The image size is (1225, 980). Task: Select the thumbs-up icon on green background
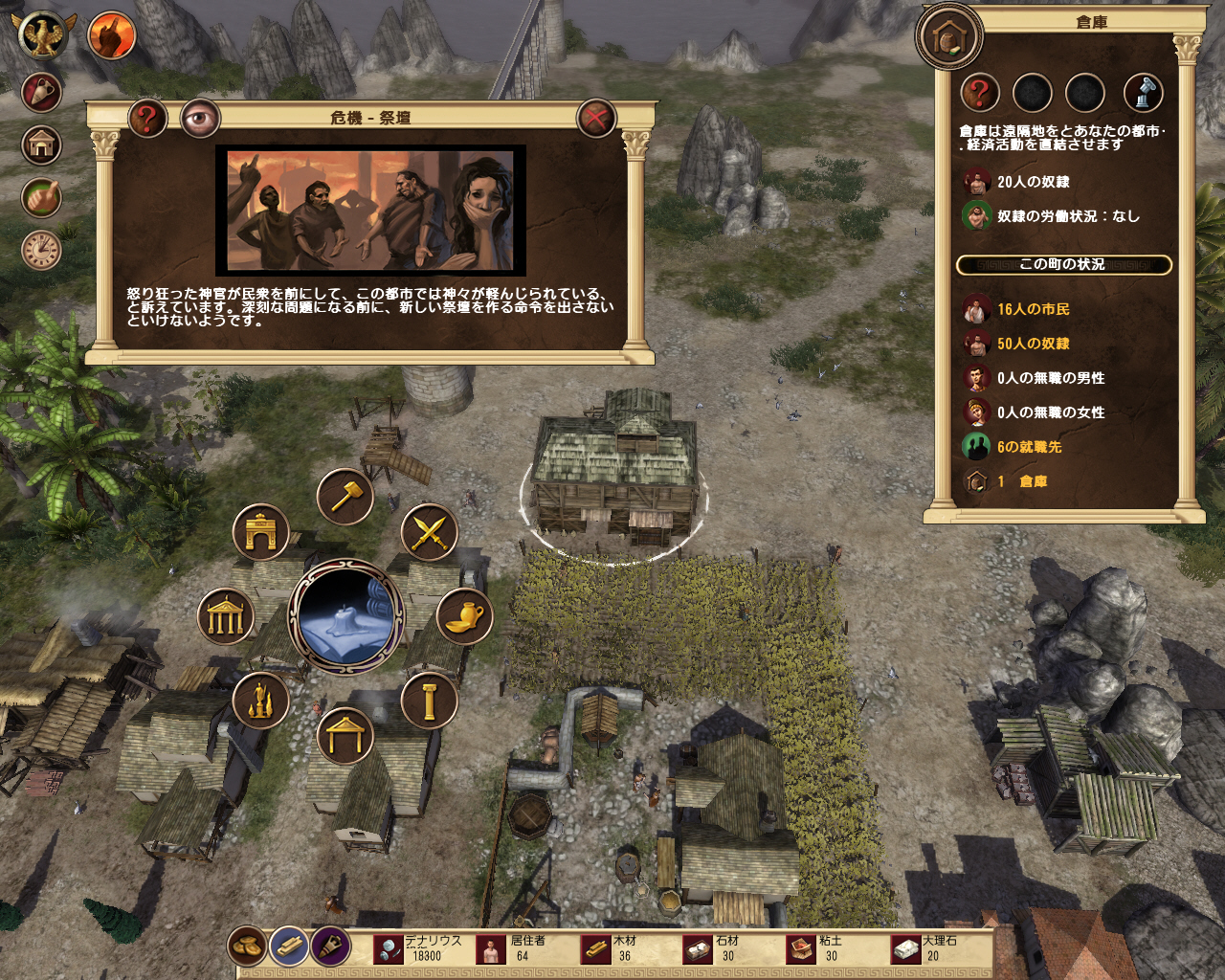pyautogui.click(x=41, y=198)
